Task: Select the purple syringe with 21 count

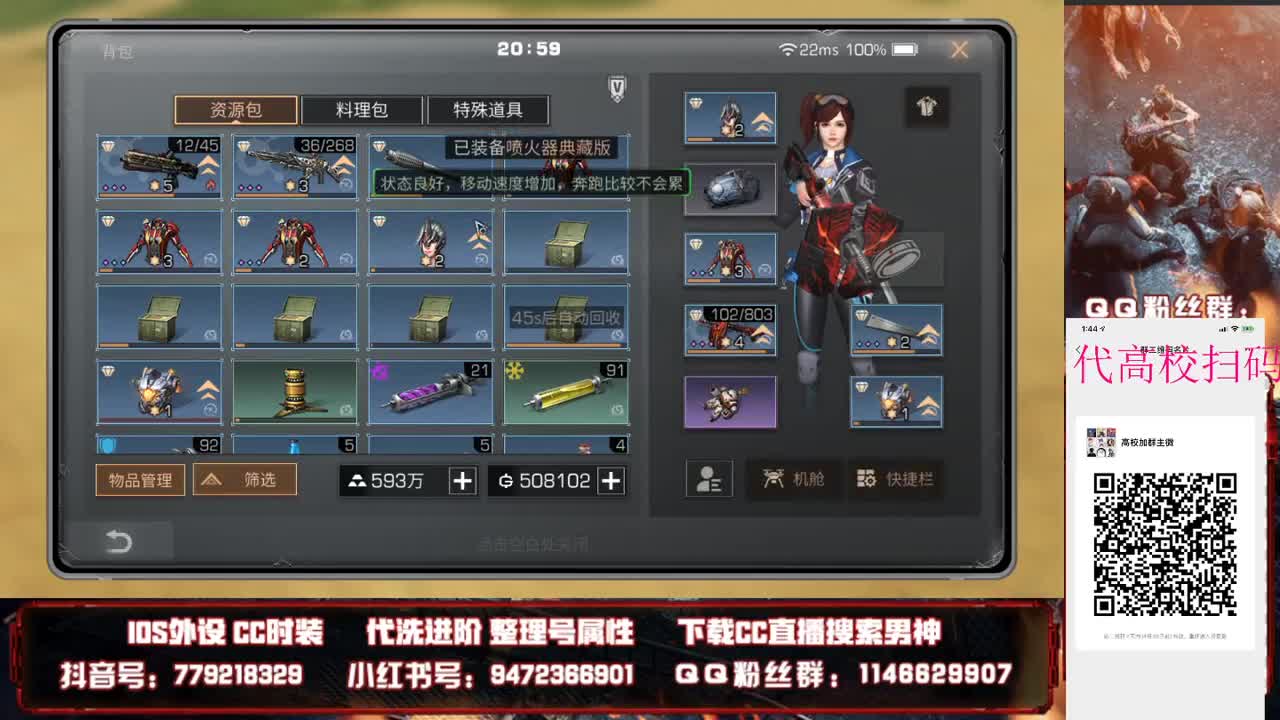Action: (429, 390)
